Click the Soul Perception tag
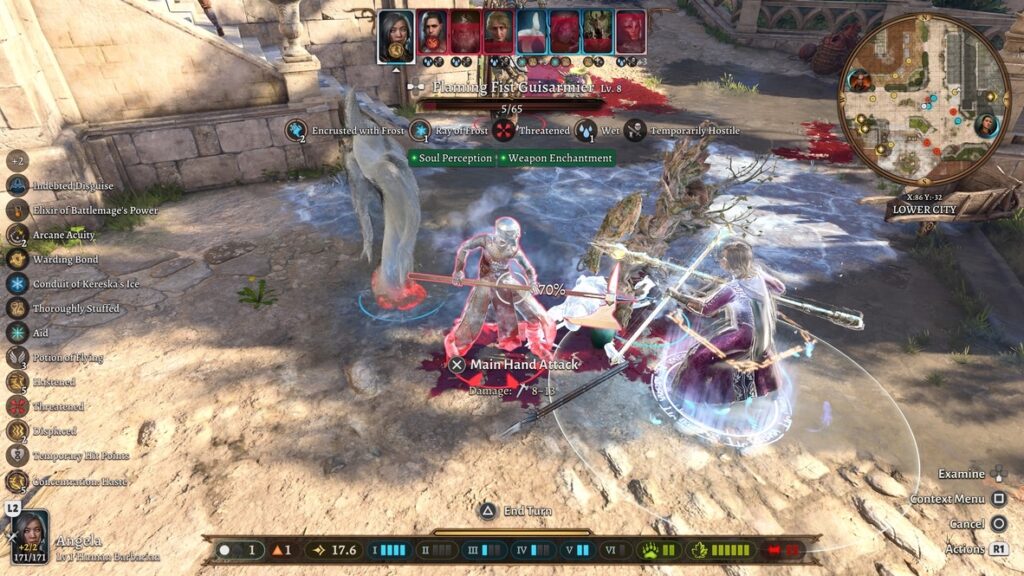The height and width of the screenshot is (576, 1024). (453, 158)
